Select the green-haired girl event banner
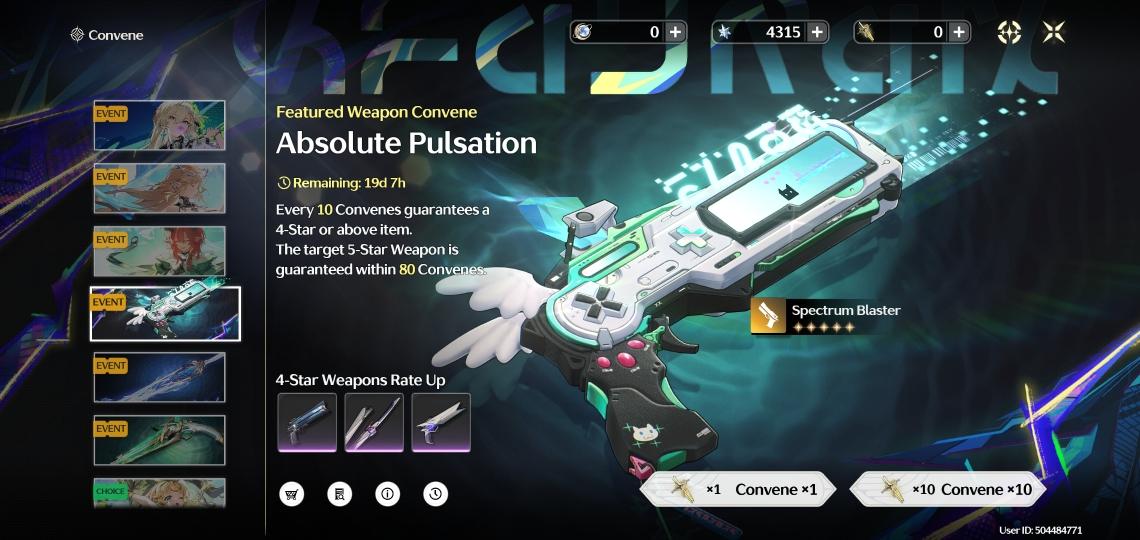Screen dimensions: 1140x540 point(160,125)
